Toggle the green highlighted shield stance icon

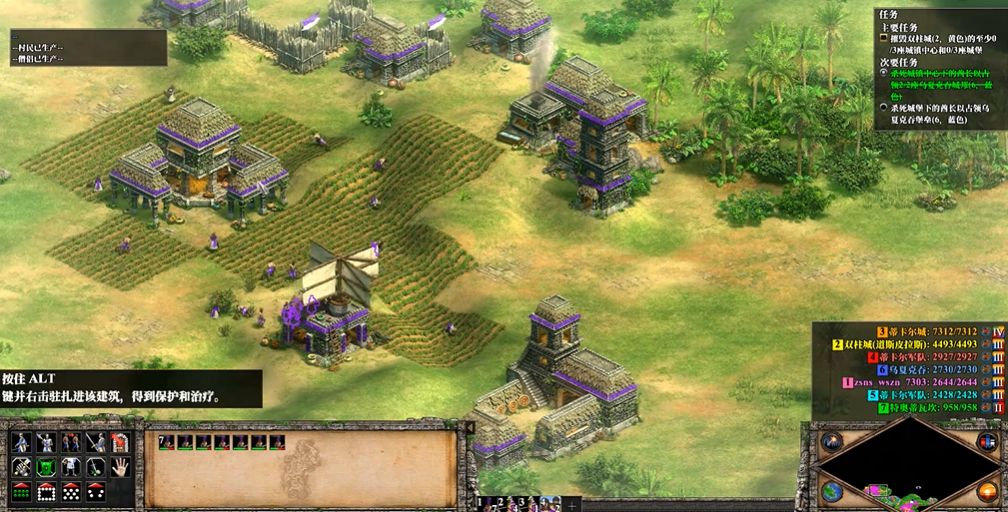coord(46,467)
